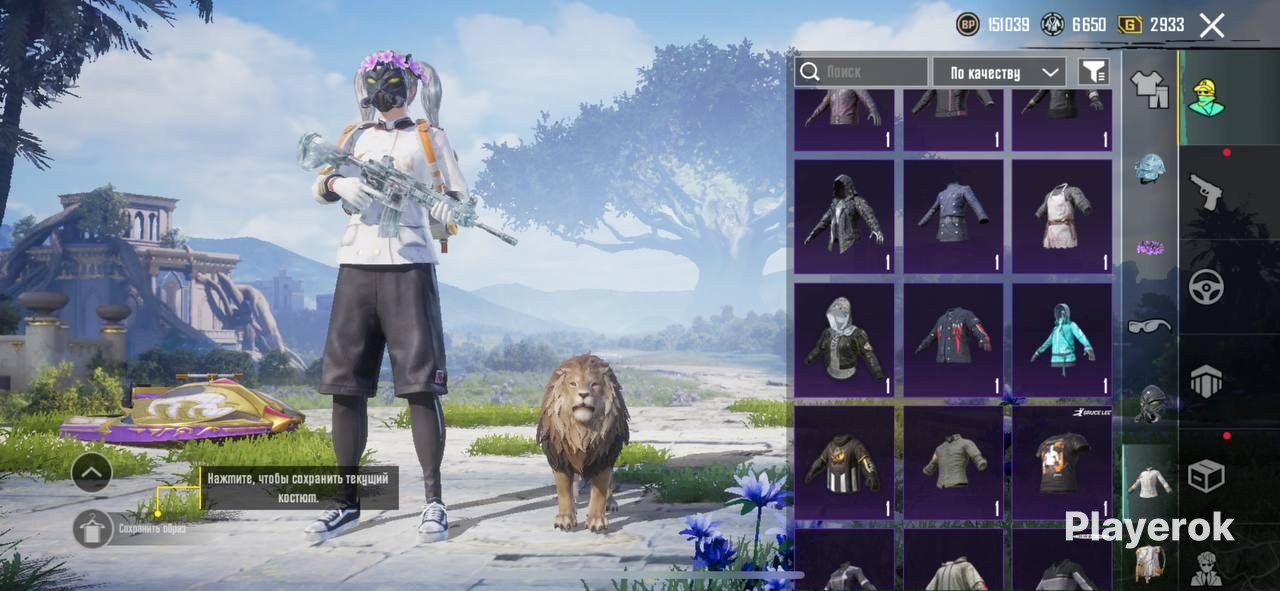Close the inventory screen with the X
The image size is (1280, 591).
coord(1211,25)
